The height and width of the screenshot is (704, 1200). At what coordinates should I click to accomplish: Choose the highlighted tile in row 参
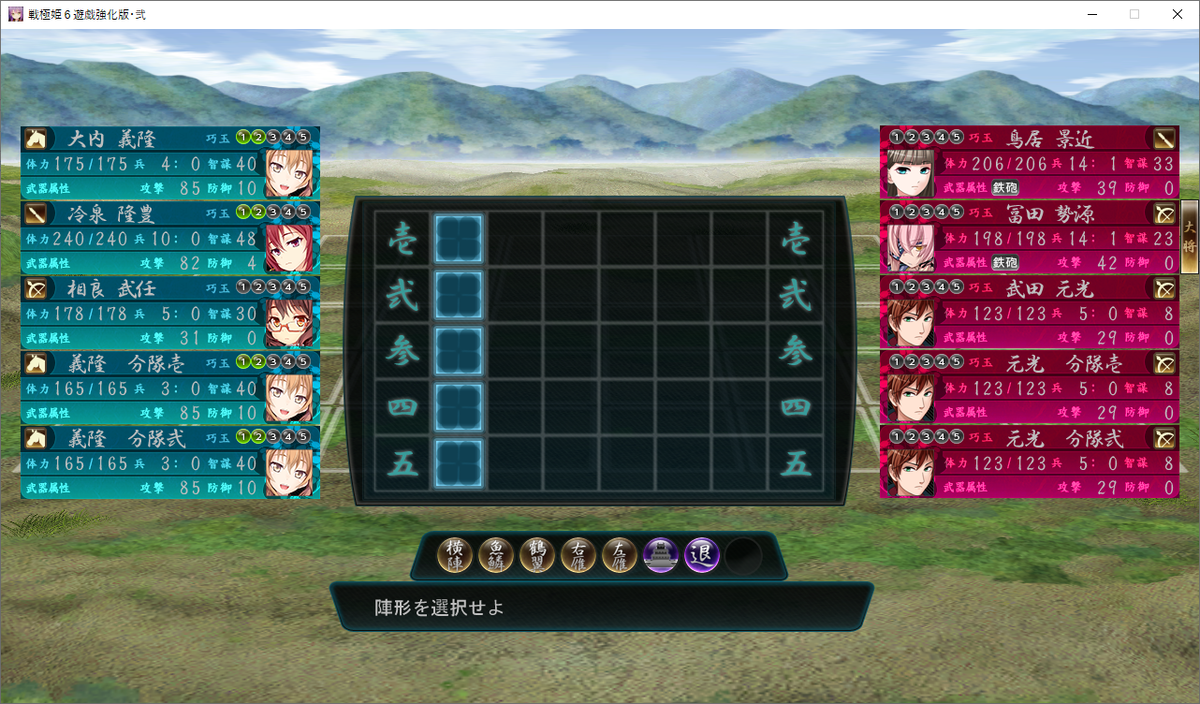(x=459, y=351)
